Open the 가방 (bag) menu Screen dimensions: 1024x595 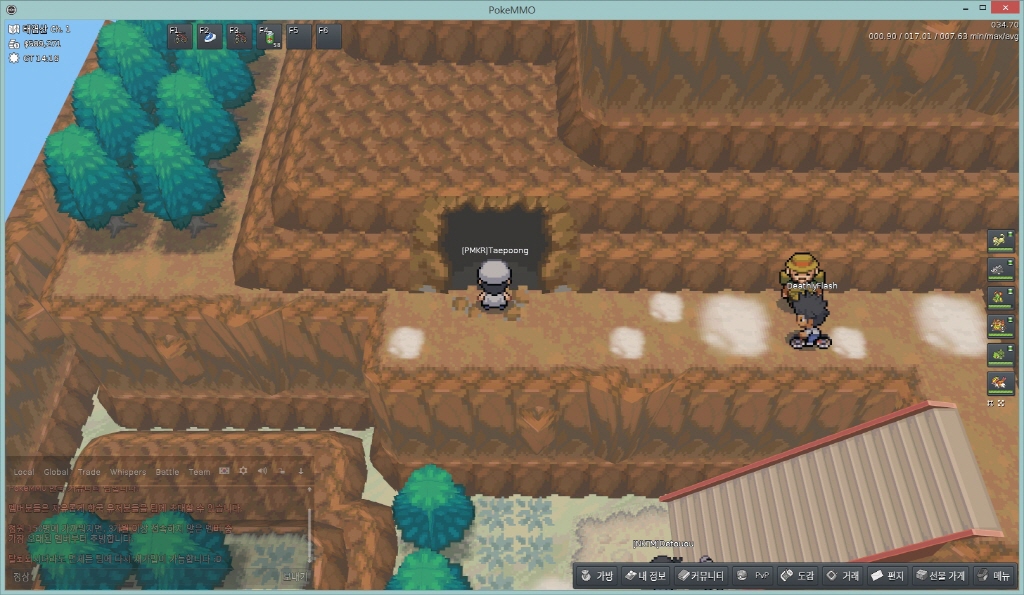(x=596, y=575)
